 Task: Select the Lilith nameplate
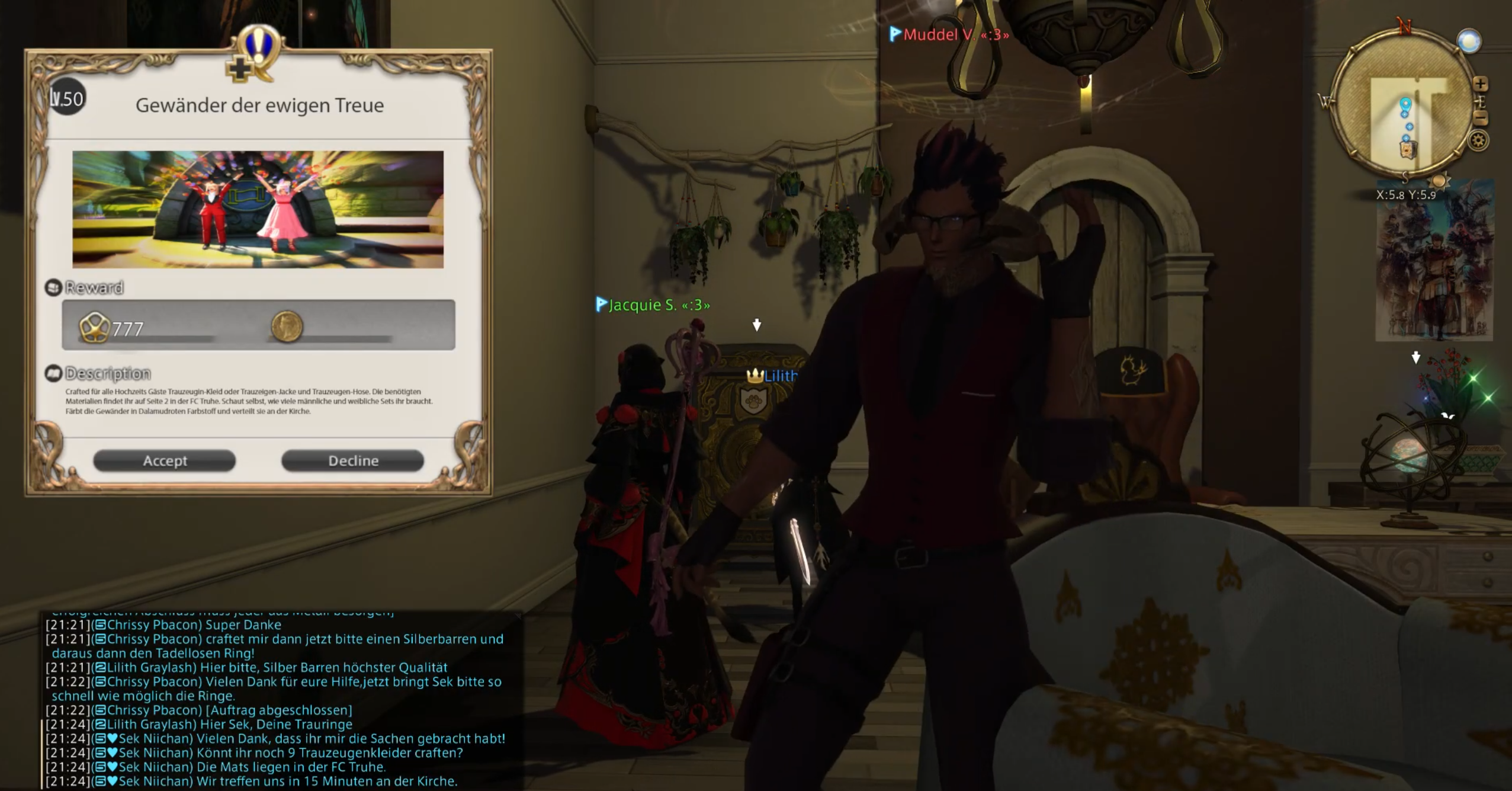point(773,376)
